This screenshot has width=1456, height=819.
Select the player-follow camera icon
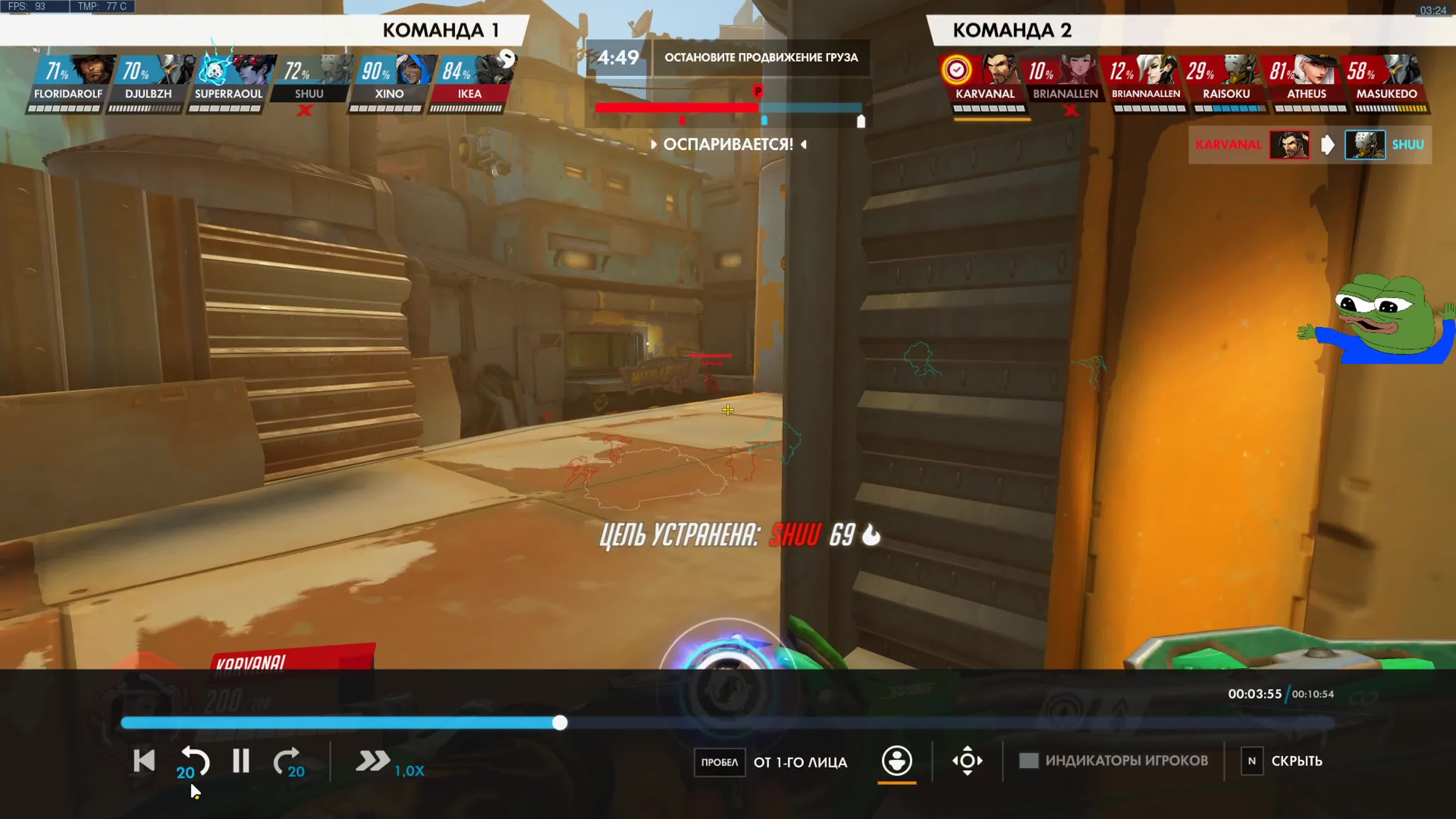coord(896,761)
